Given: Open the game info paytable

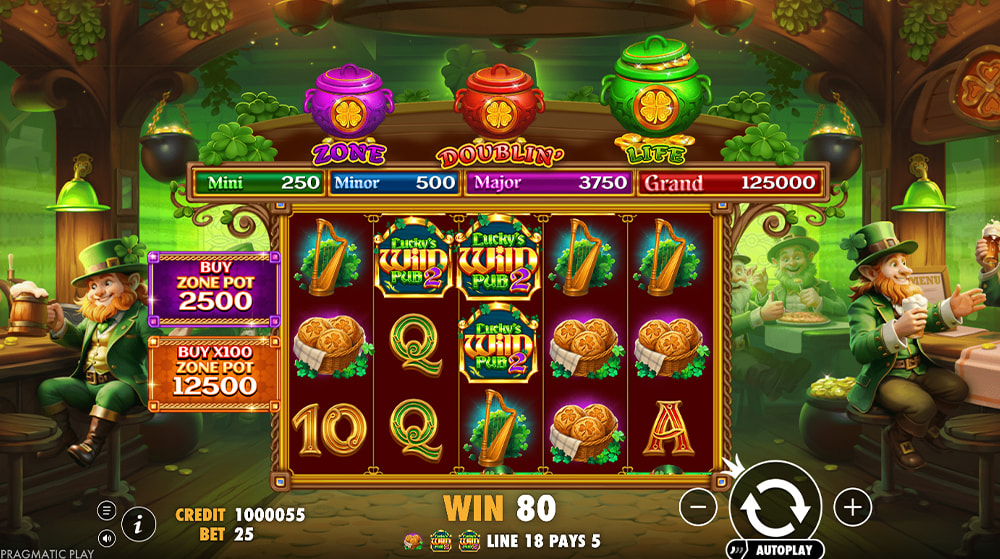Looking at the screenshot, I should [x=138, y=523].
